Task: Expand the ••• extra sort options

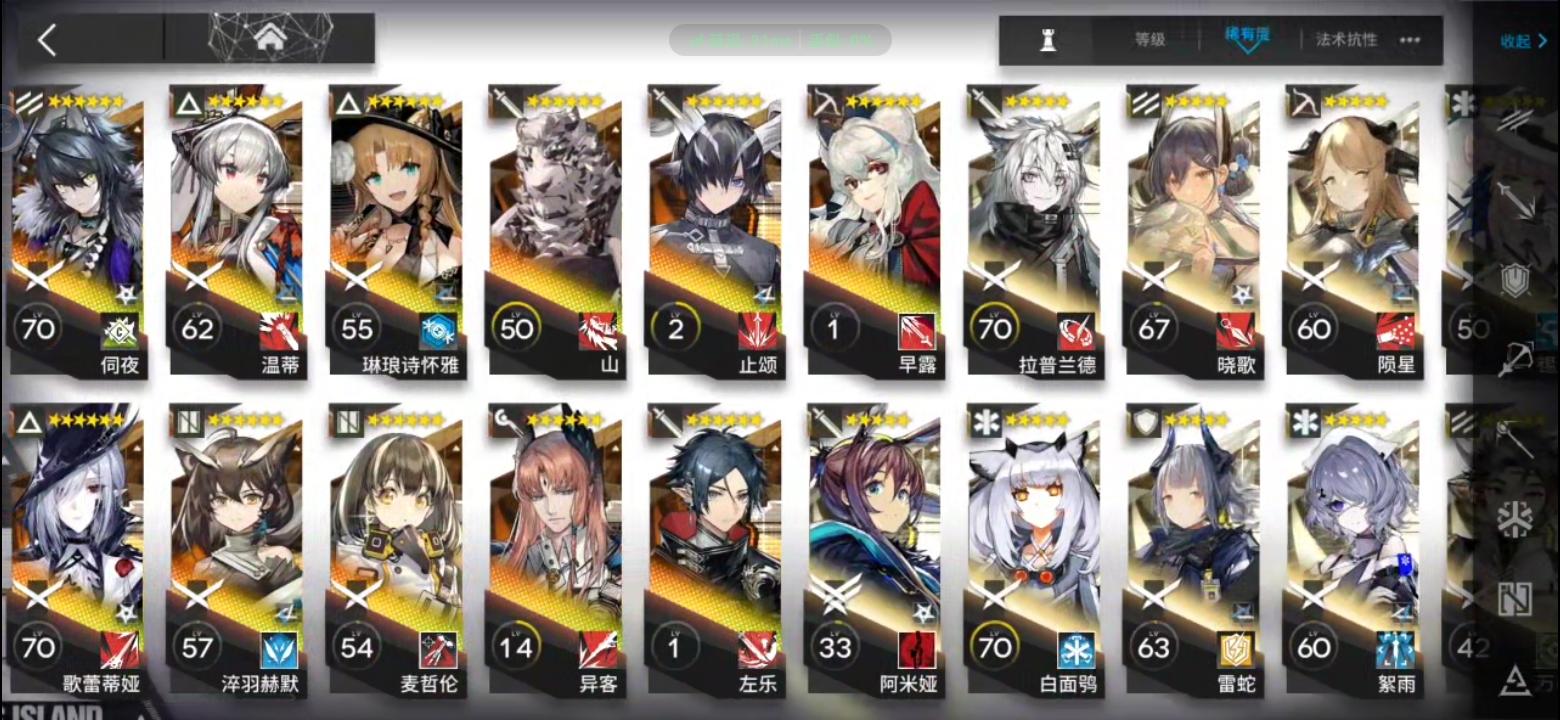Action: pyautogui.click(x=1408, y=40)
